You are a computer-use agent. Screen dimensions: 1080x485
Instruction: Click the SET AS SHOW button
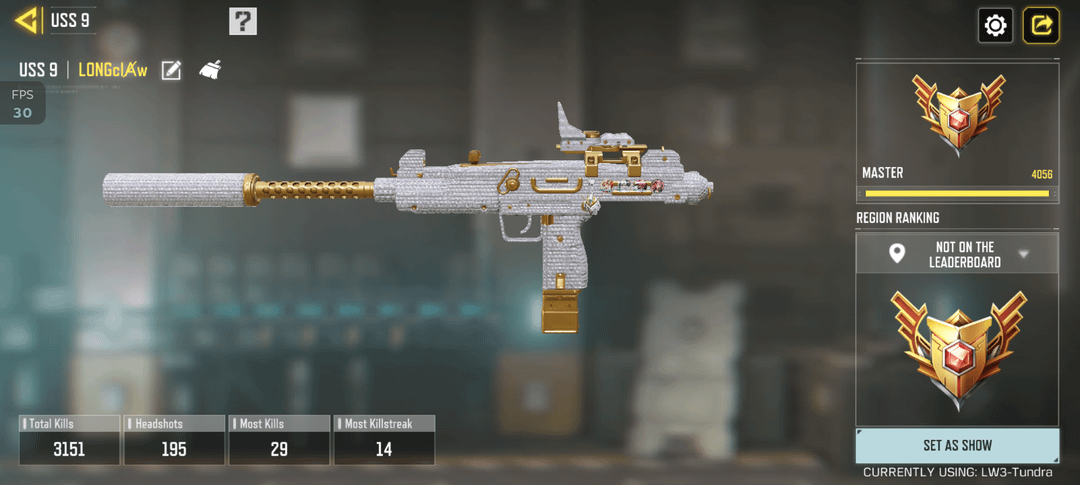click(957, 445)
